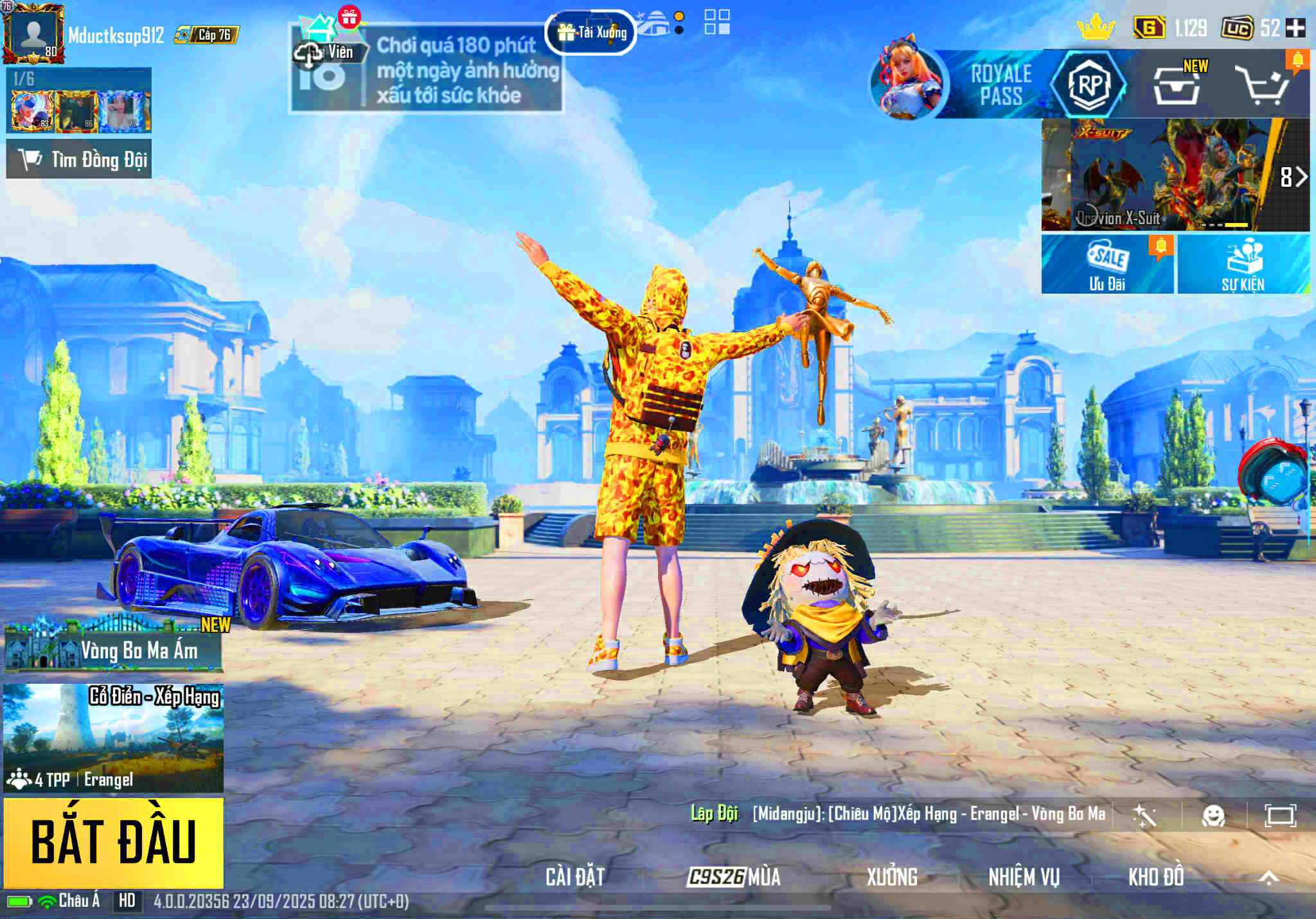The height and width of the screenshot is (919, 1316).
Task: Click Tìm Đồng Đội to find teammates
Action: [x=79, y=159]
